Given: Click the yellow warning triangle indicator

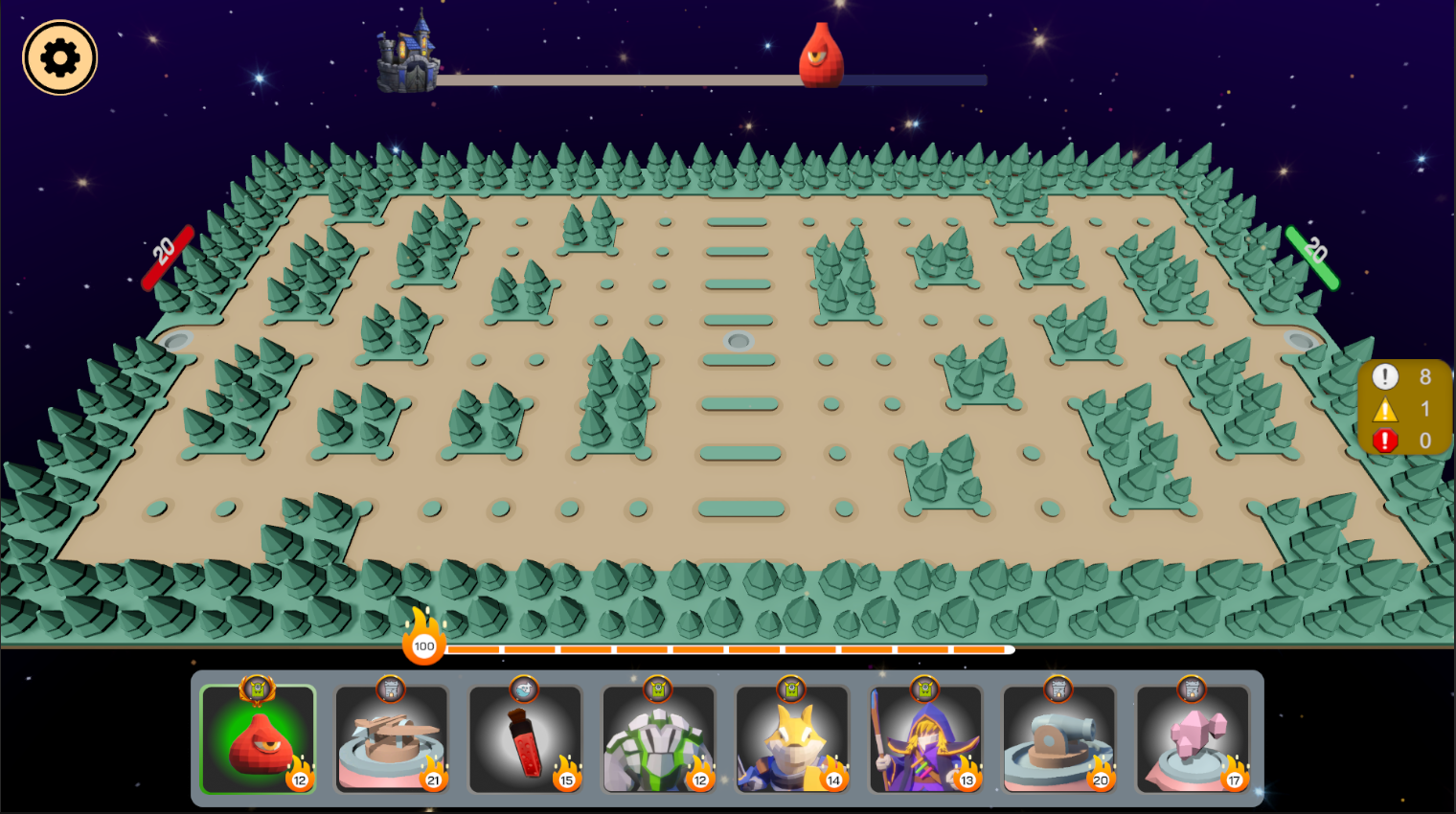Looking at the screenshot, I should (x=1384, y=409).
